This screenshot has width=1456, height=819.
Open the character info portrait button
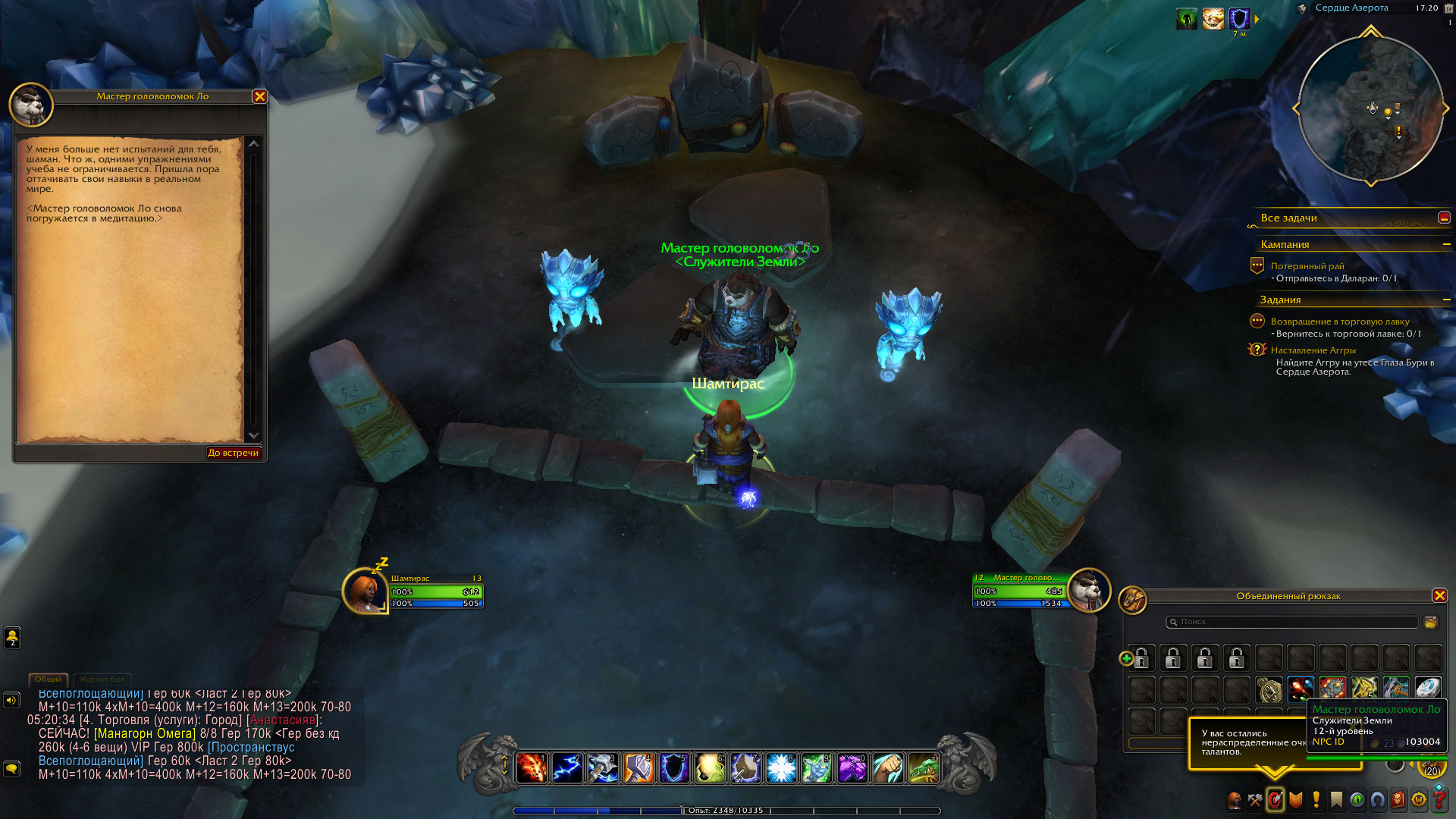coord(1235,799)
